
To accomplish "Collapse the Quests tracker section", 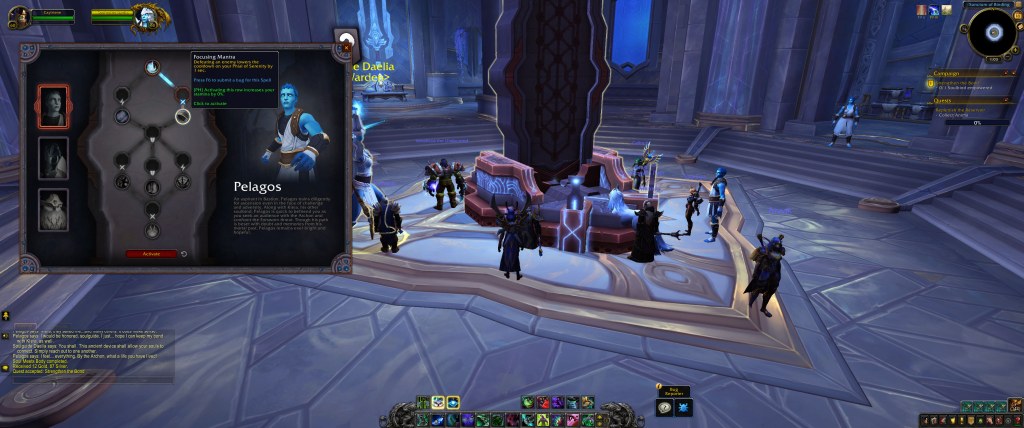I will click(x=1011, y=100).
